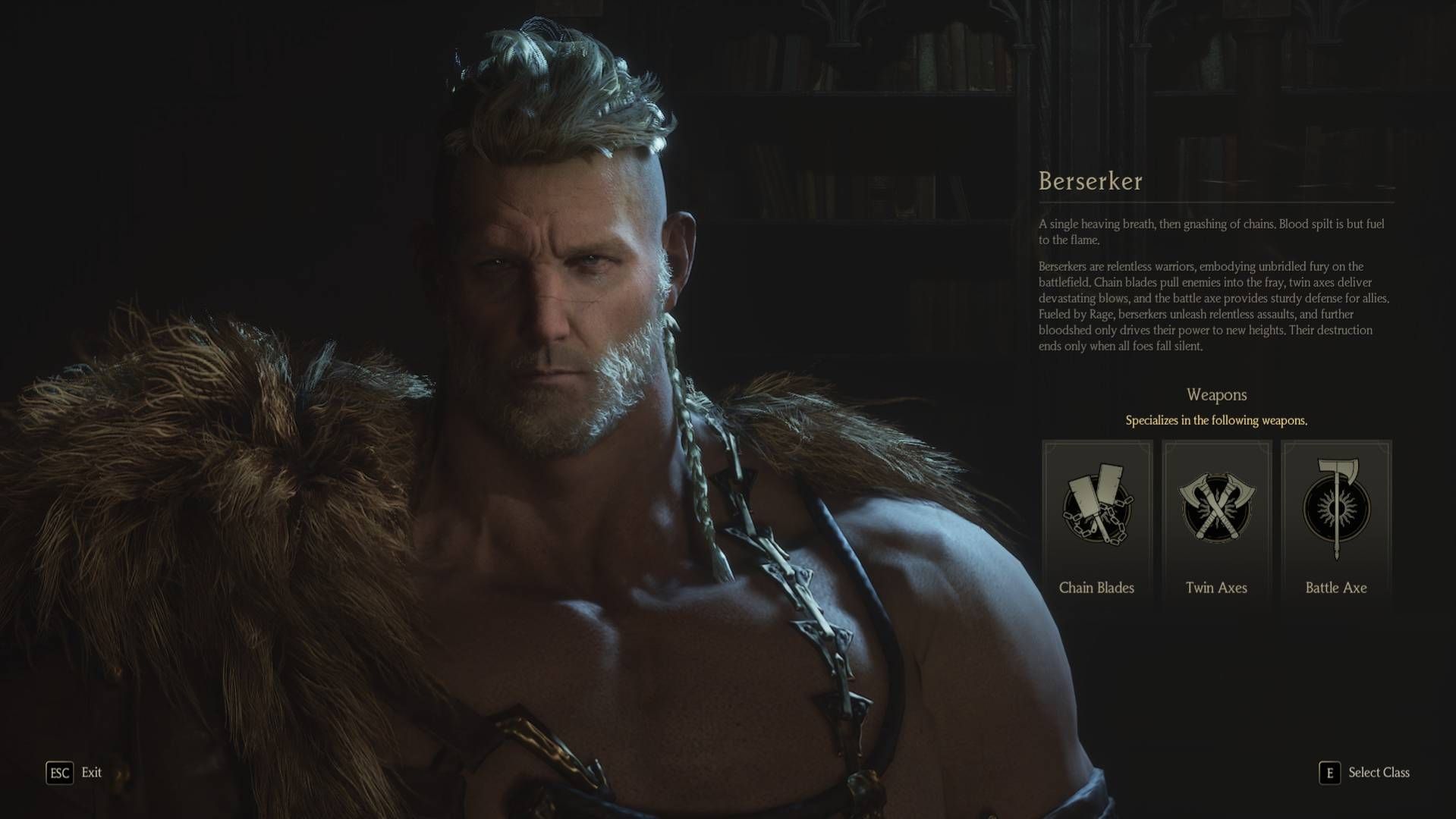Choose the Twin Axes weapon card

tap(1216, 522)
